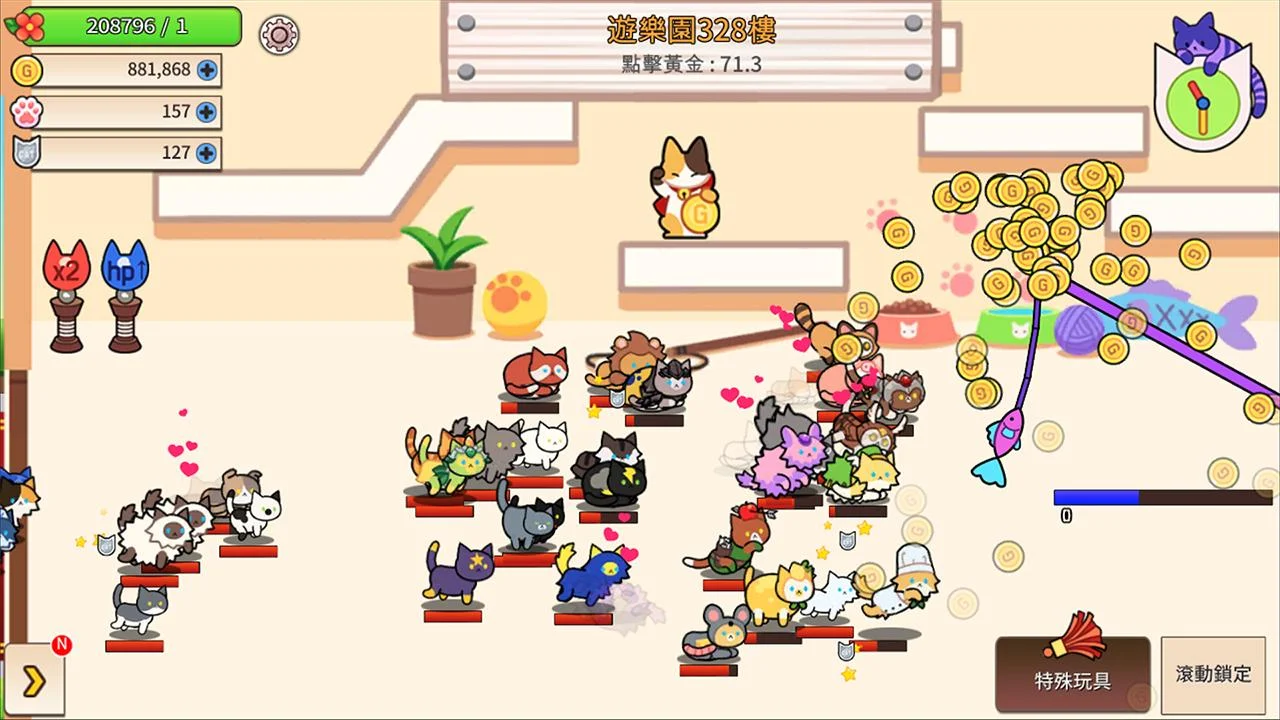
Task: Click the plus beside the cat badge counter
Action: click(207, 152)
